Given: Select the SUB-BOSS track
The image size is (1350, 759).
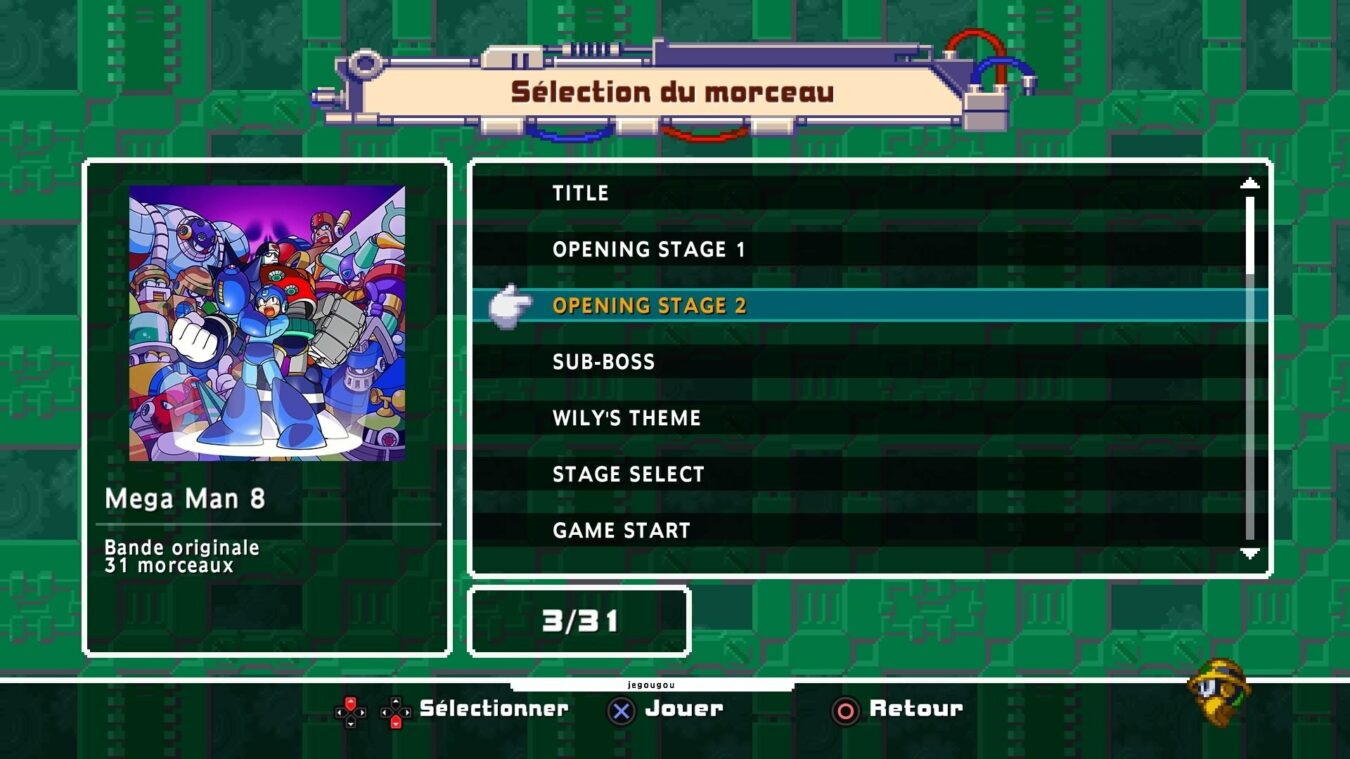Looking at the screenshot, I should point(603,362).
